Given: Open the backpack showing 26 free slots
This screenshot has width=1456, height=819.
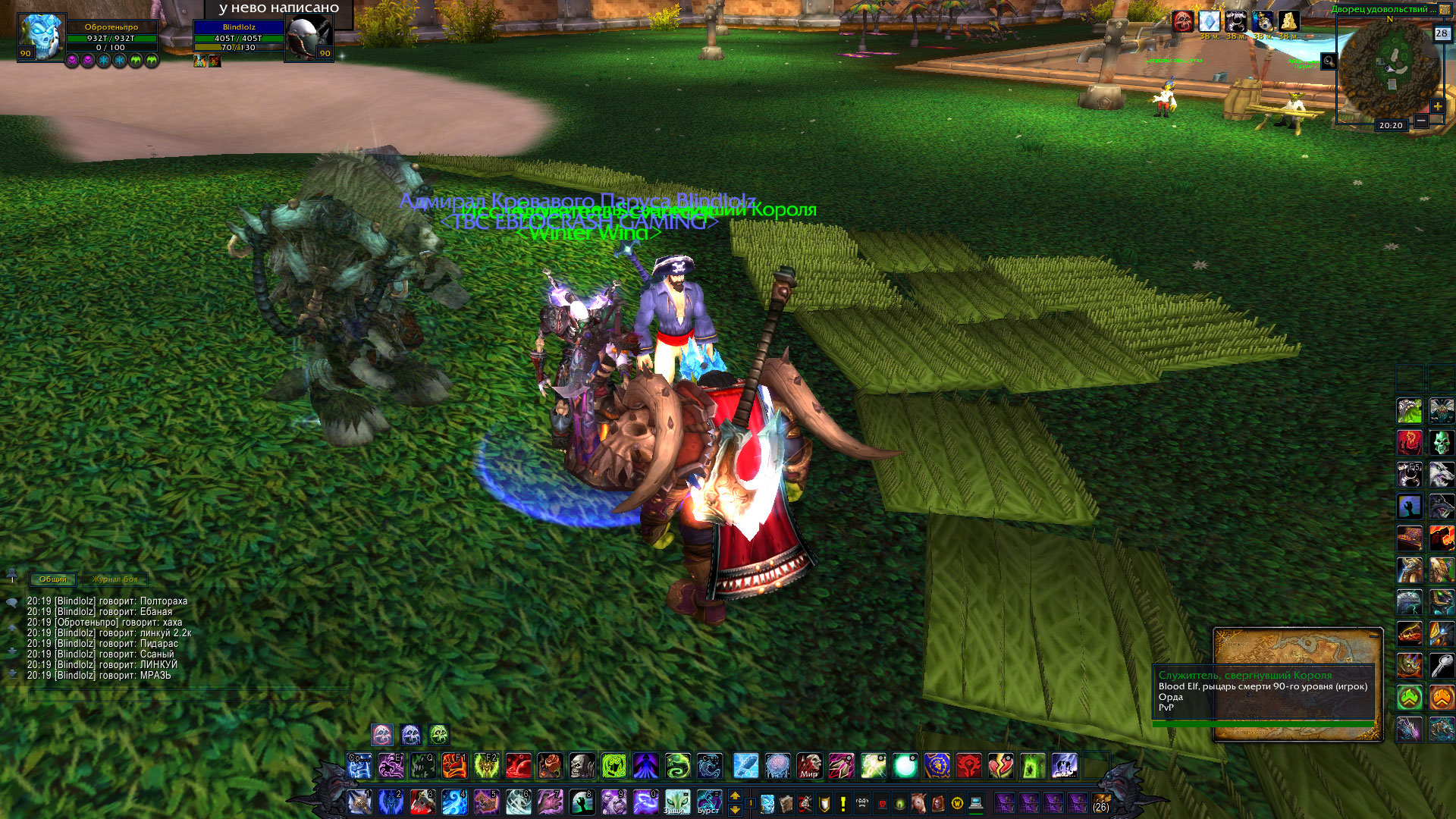Looking at the screenshot, I should point(1101,802).
